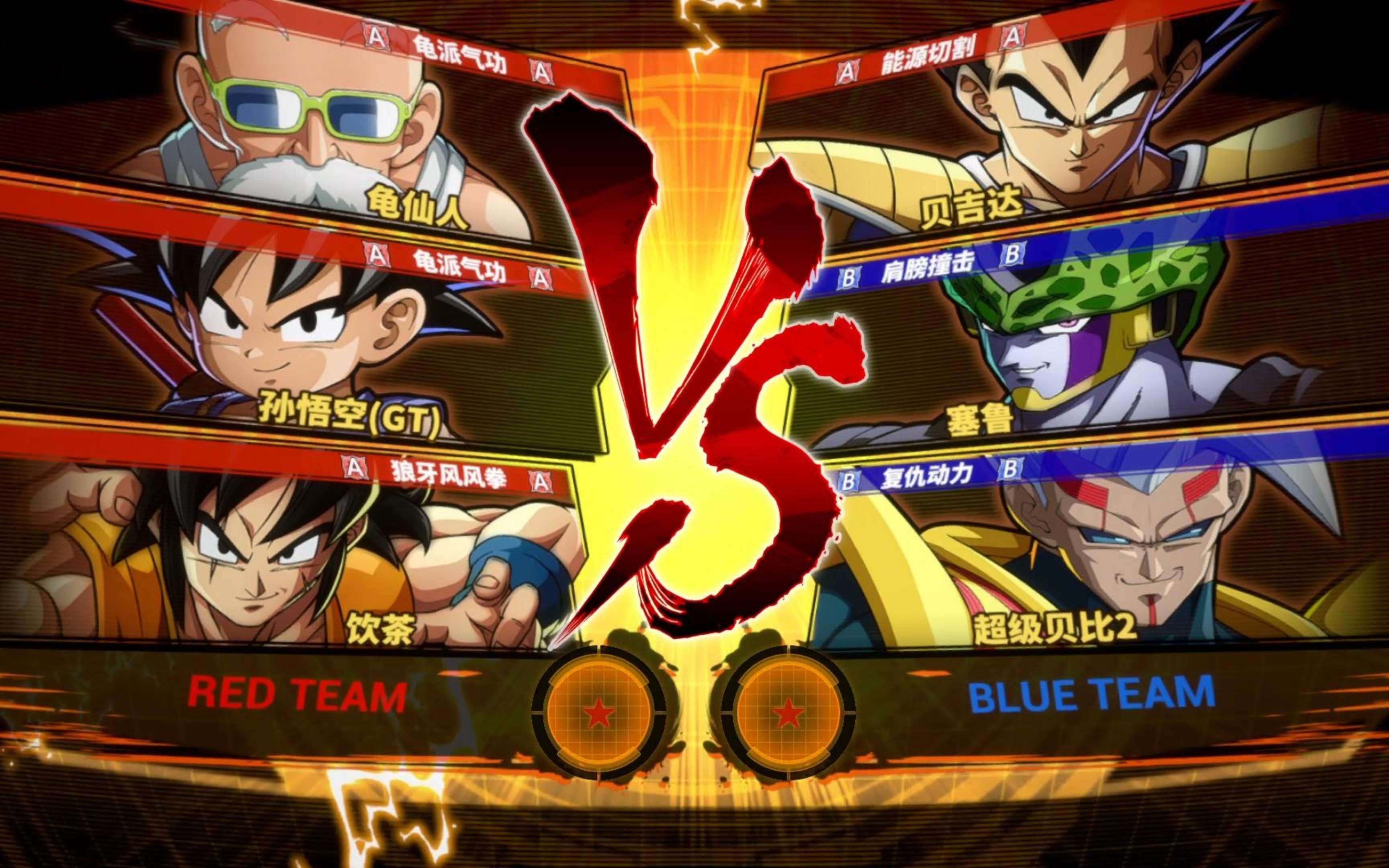Choose the 孙悟空(GT) character panel
The width and height of the screenshot is (1389, 868).
click(299, 339)
